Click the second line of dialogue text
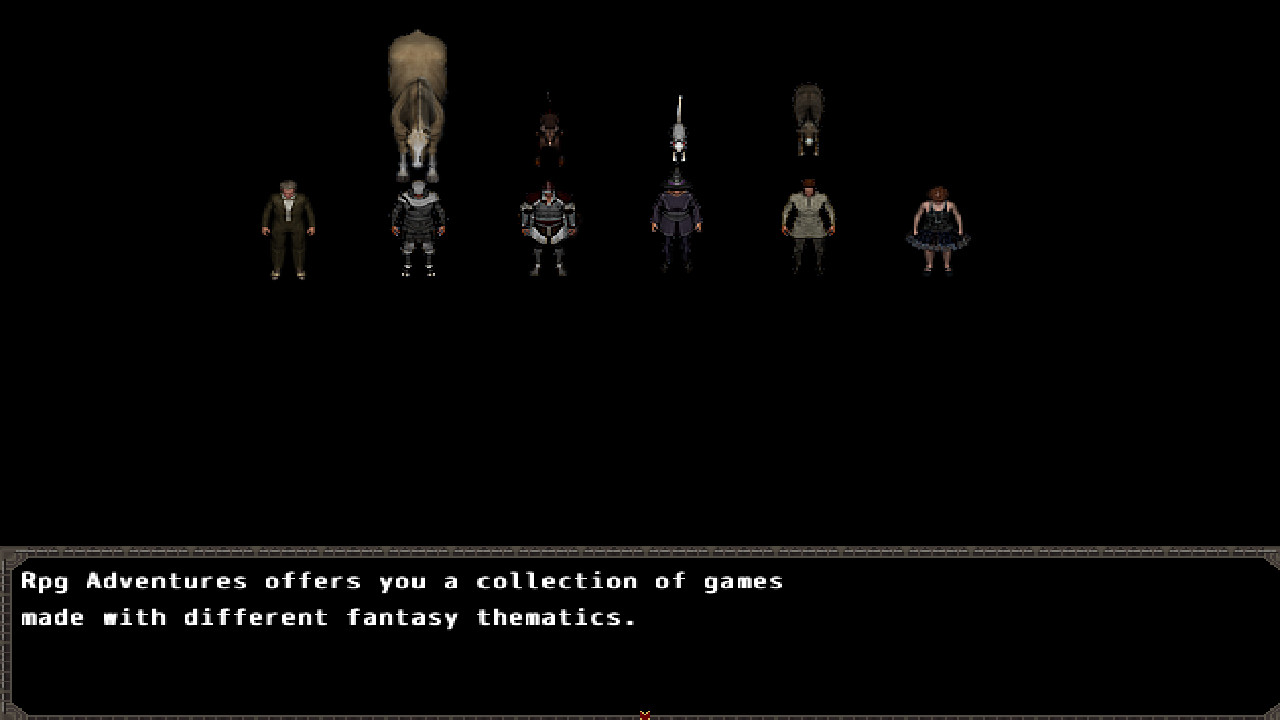This screenshot has width=1280, height=720. point(330,617)
